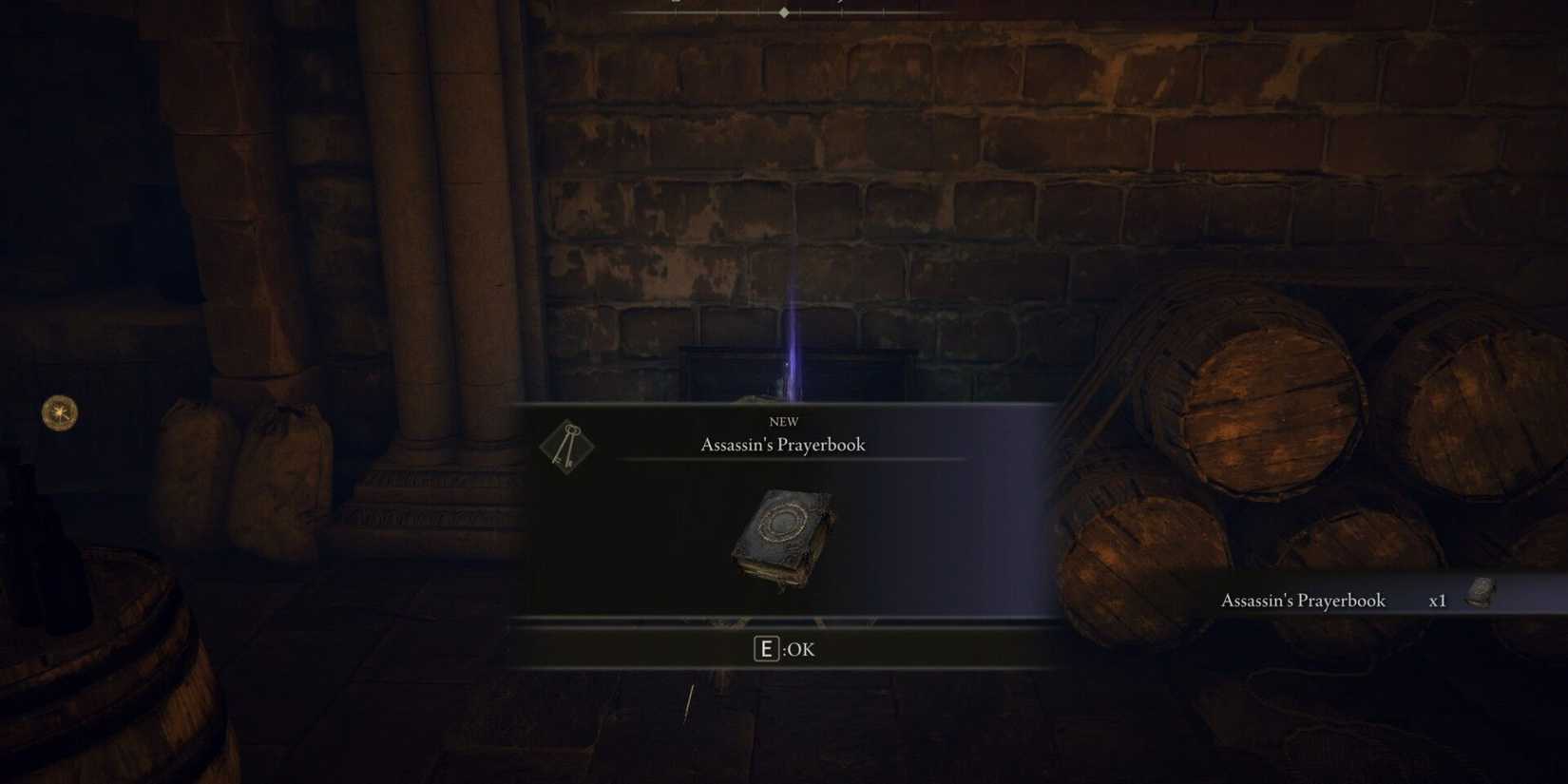Click the white waypoint icon above the compass

pos(677,2)
